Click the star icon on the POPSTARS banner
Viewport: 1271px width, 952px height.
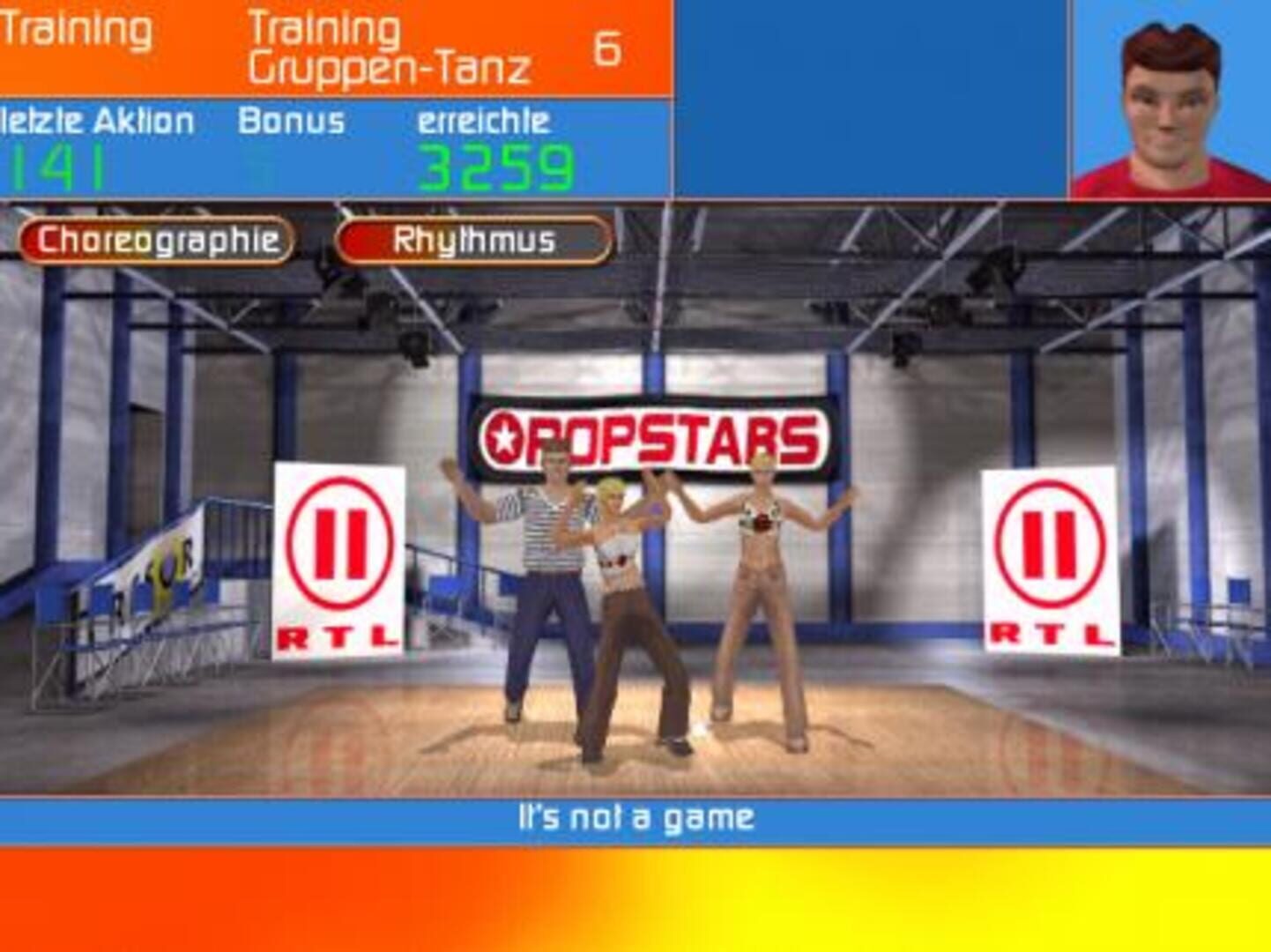tap(507, 435)
